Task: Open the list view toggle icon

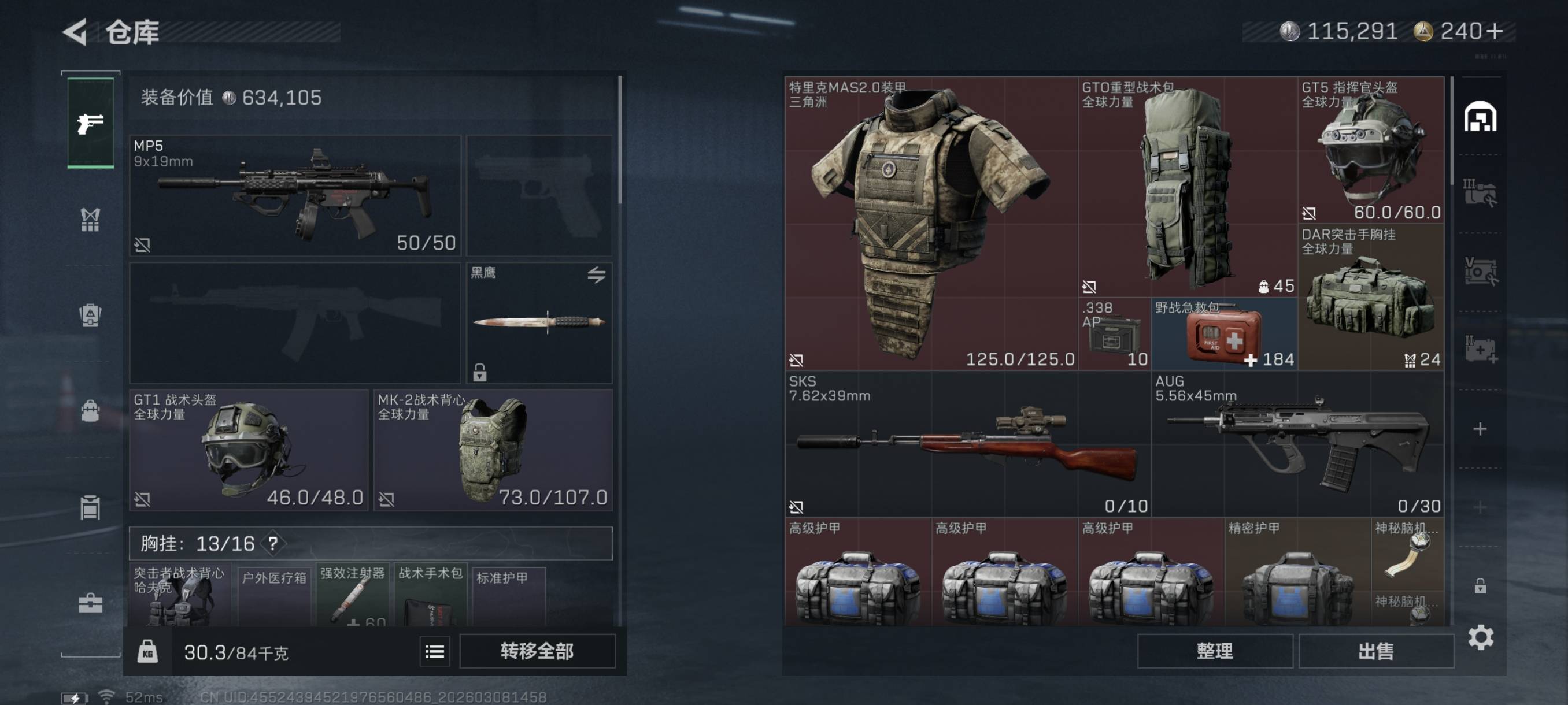Action: [x=435, y=652]
